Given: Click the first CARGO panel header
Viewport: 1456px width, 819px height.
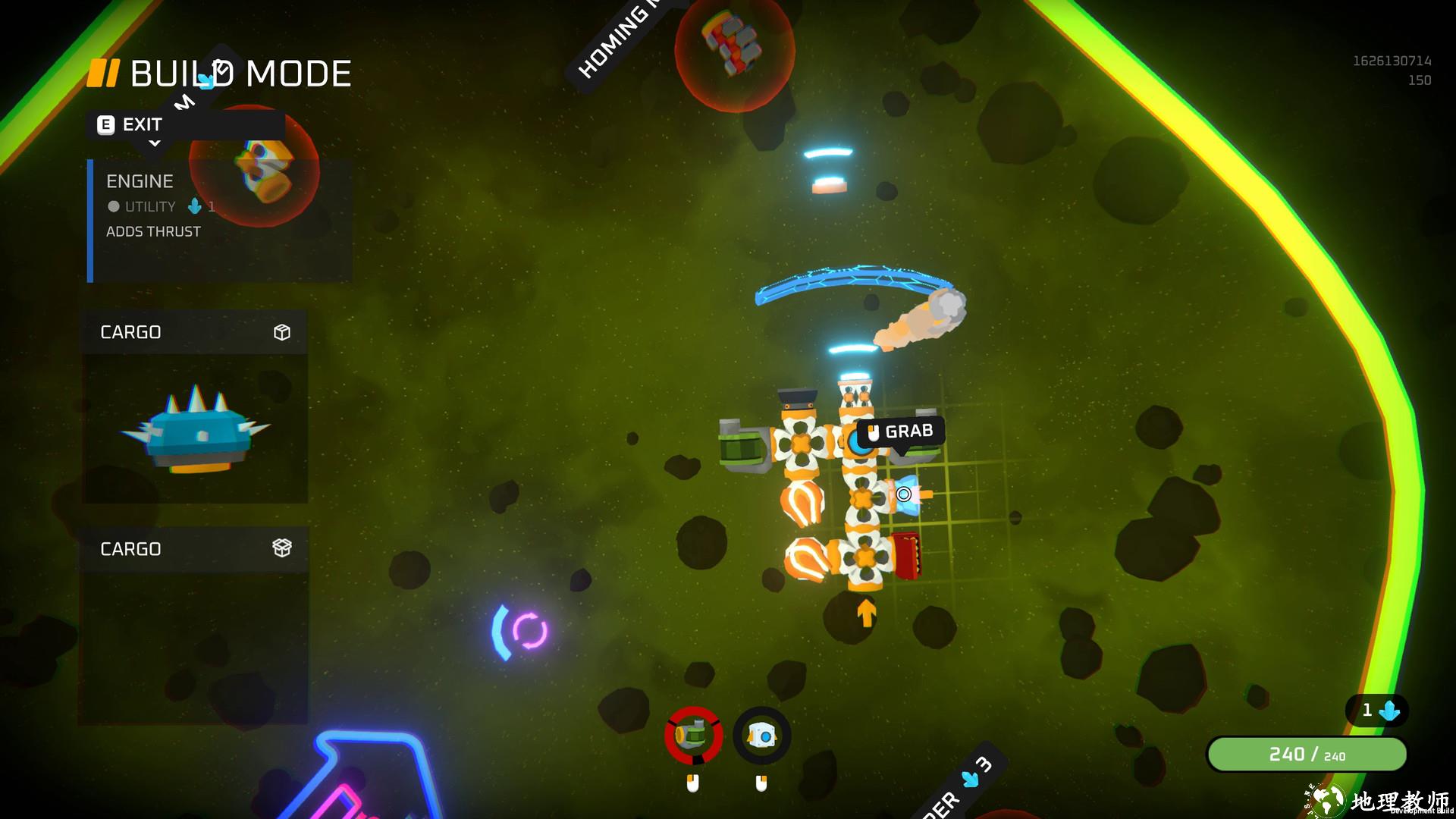Looking at the screenshot, I should click(x=194, y=332).
